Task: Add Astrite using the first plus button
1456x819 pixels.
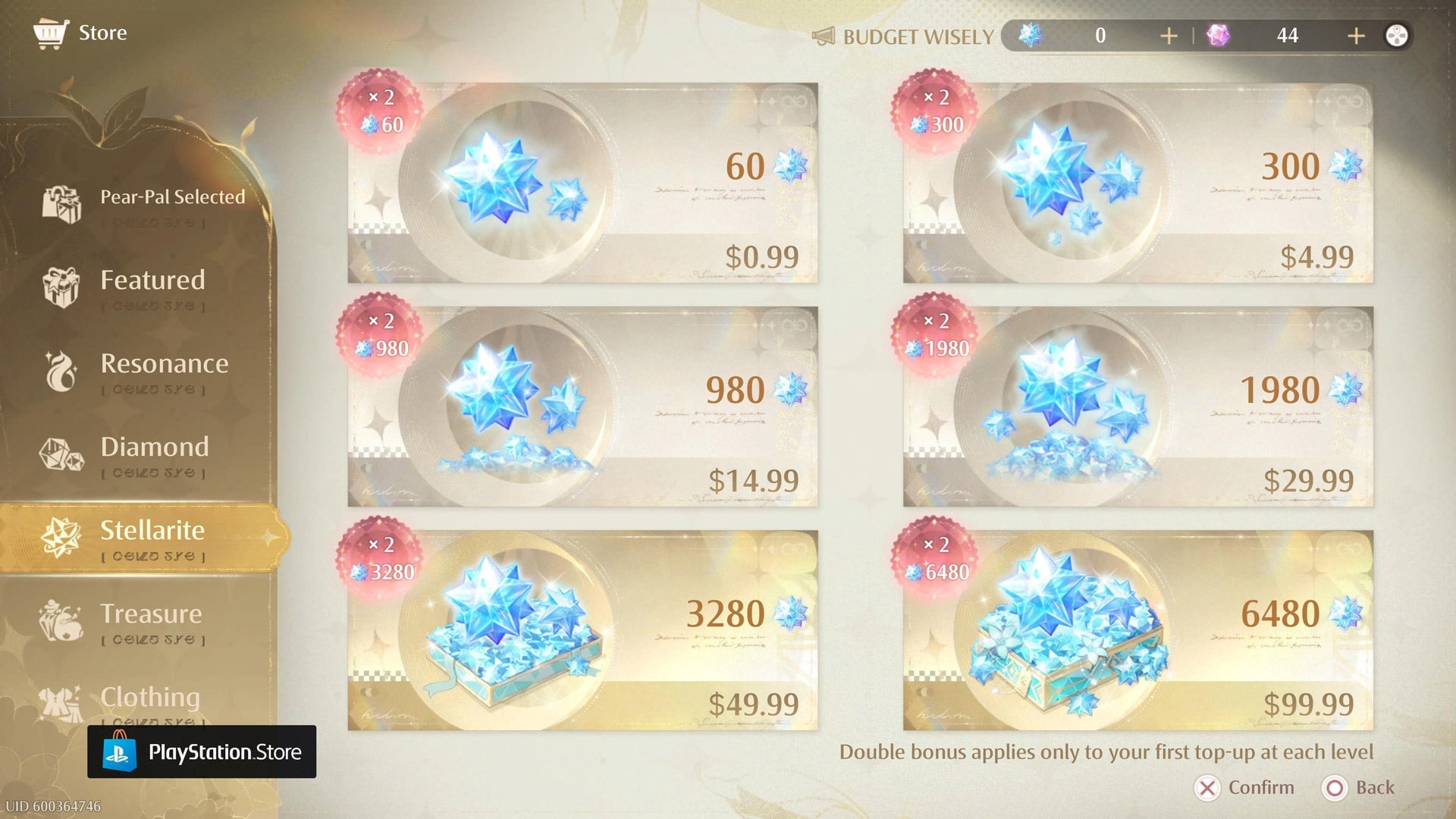Action: (x=1169, y=35)
